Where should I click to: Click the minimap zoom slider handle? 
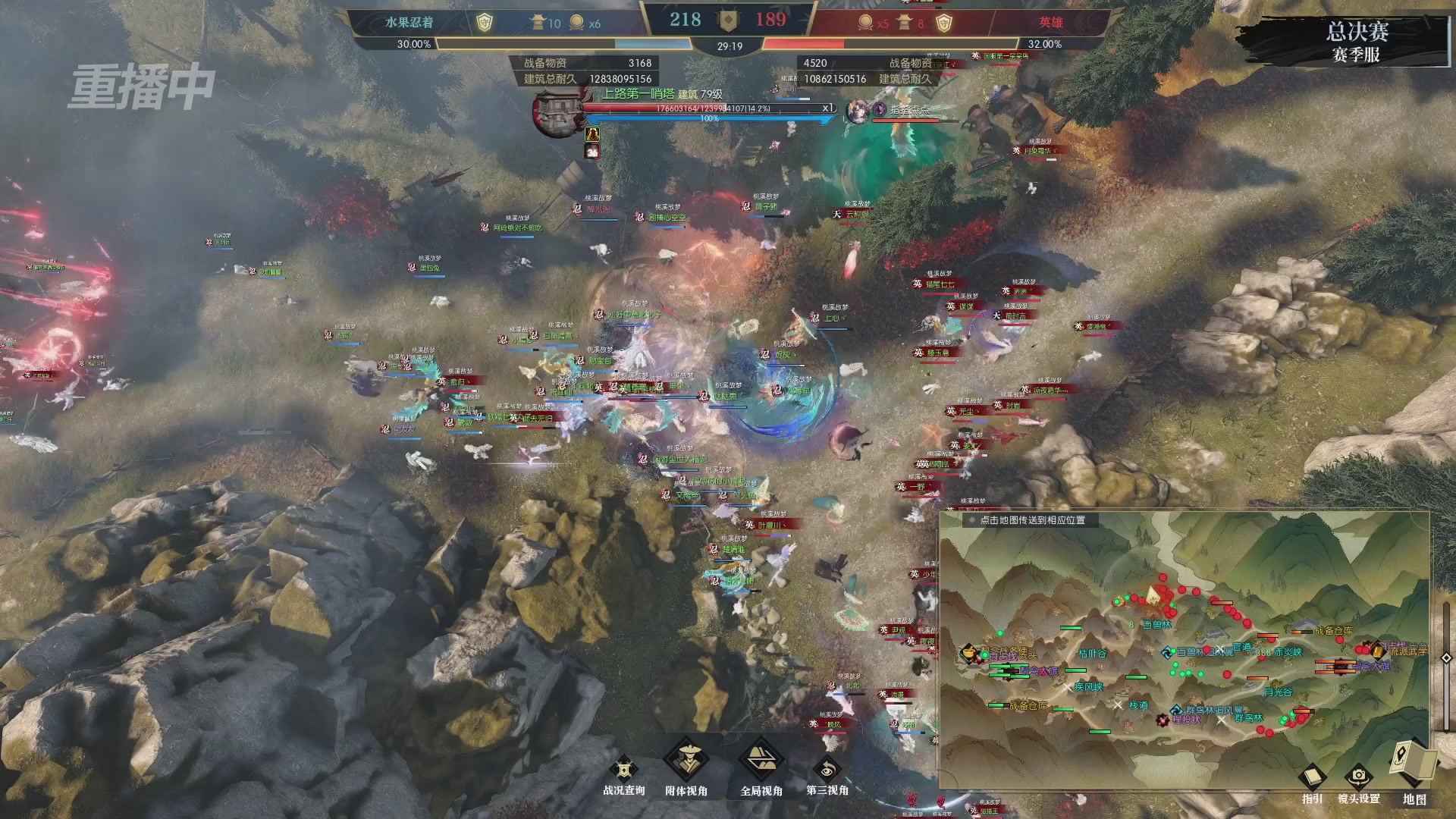coord(1446,658)
